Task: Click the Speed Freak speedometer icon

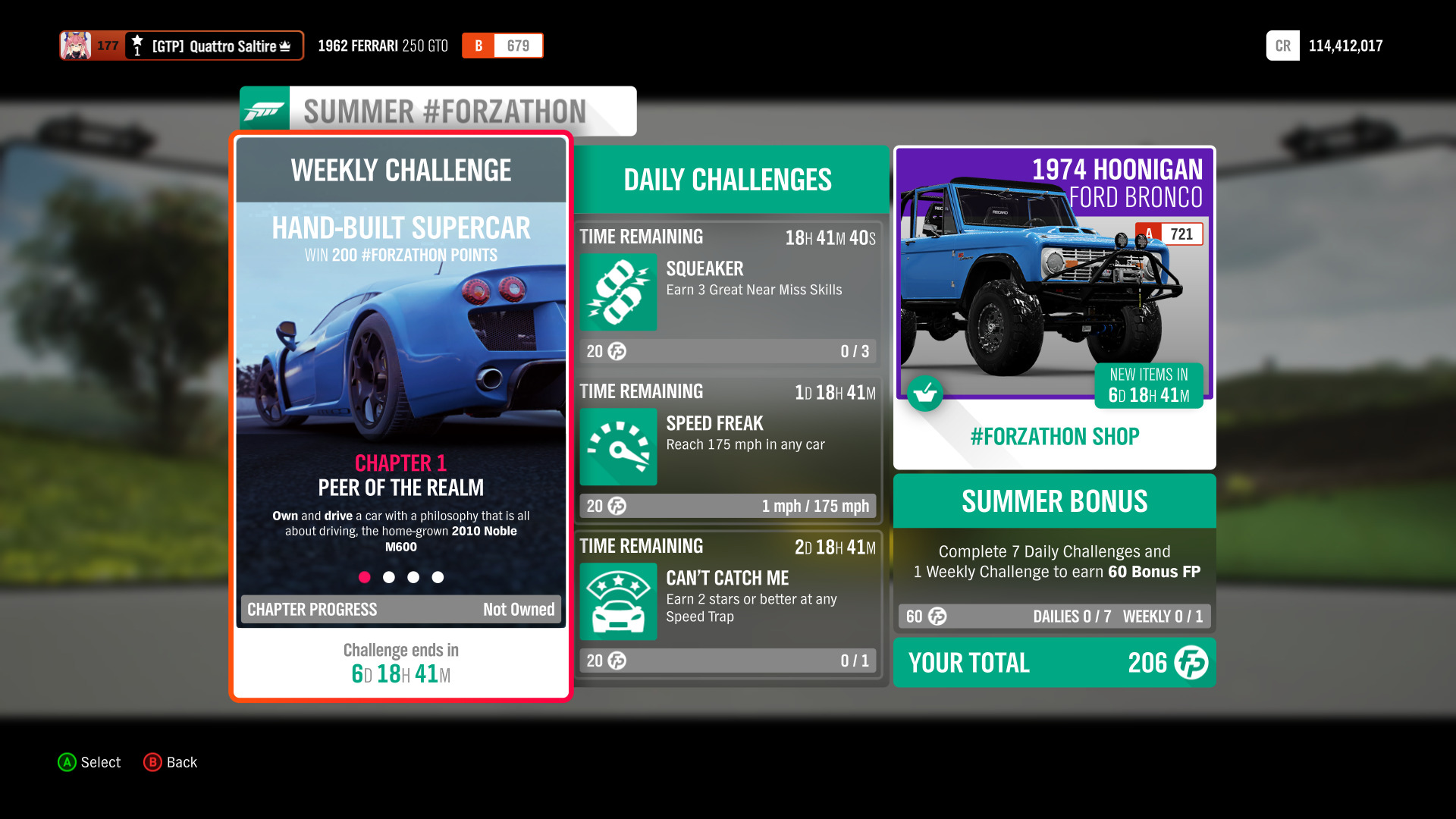Action: [618, 447]
